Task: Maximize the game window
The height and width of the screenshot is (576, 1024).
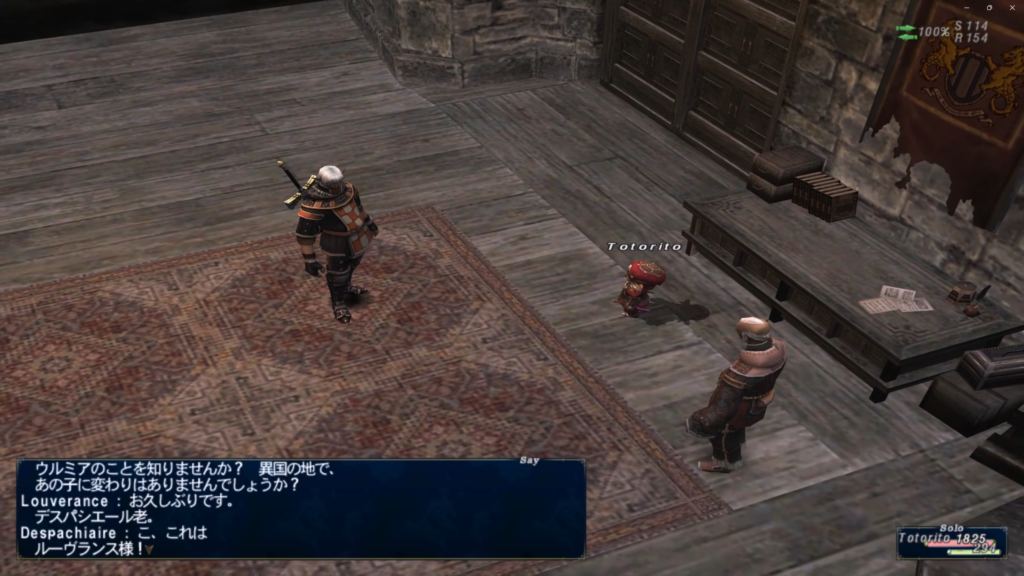Action: tap(988, 6)
